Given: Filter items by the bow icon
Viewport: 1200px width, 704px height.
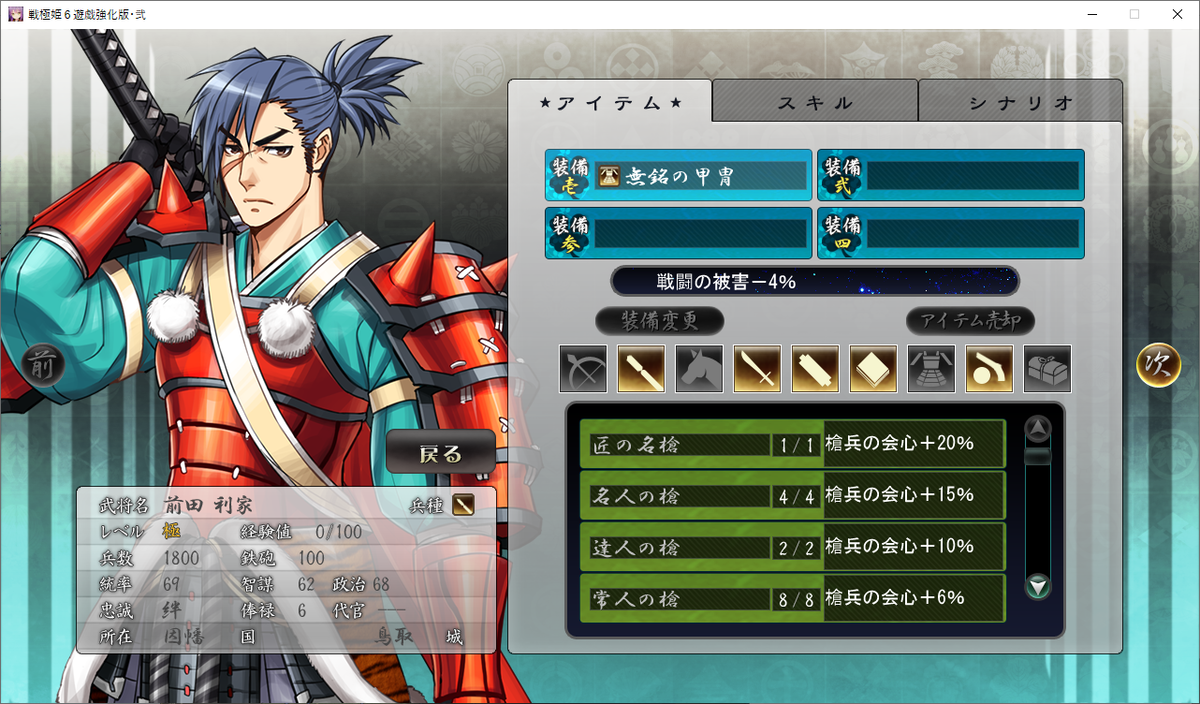Looking at the screenshot, I should (583, 369).
